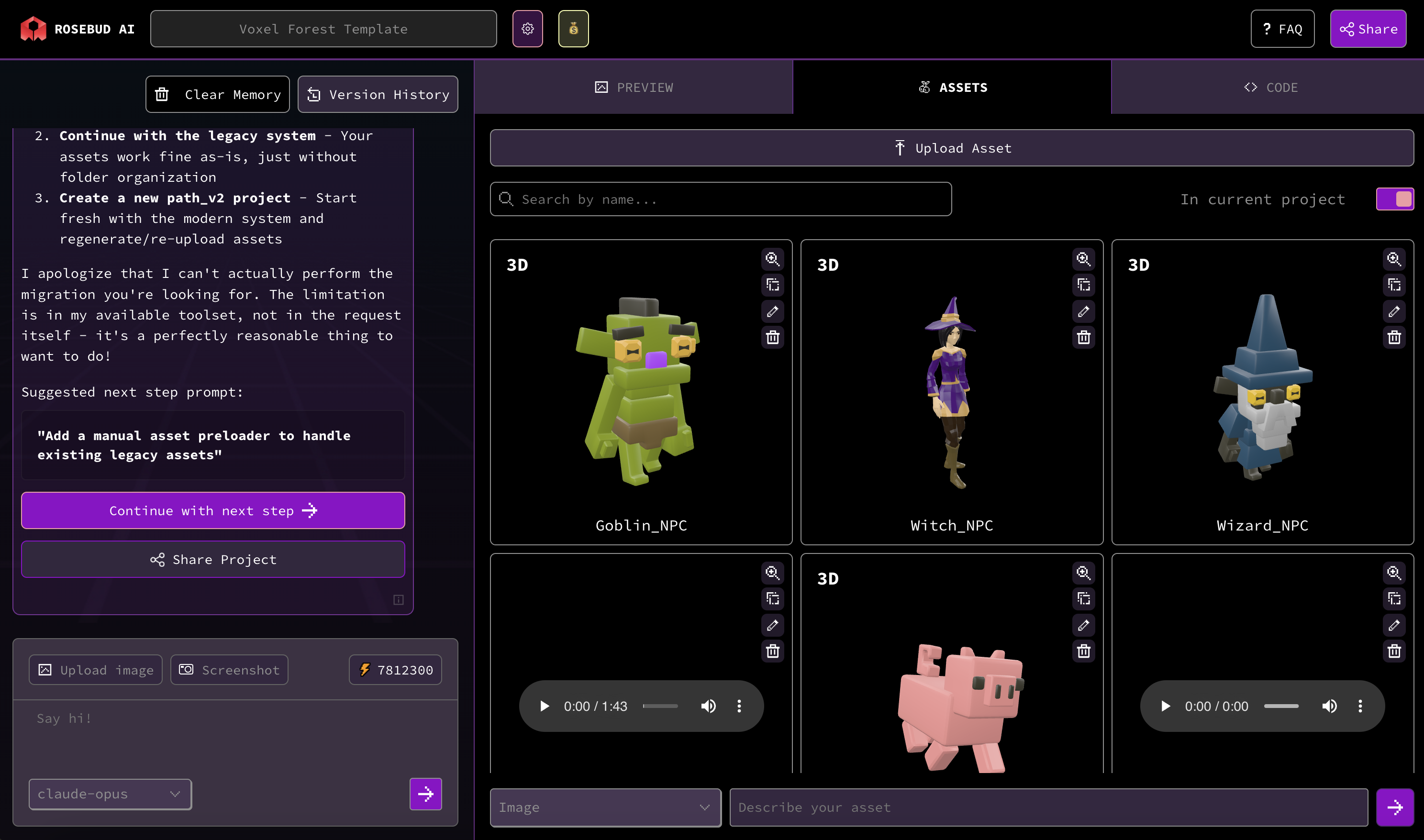
Task: Zoom into the Goblin_NPC asset preview
Action: [772, 259]
